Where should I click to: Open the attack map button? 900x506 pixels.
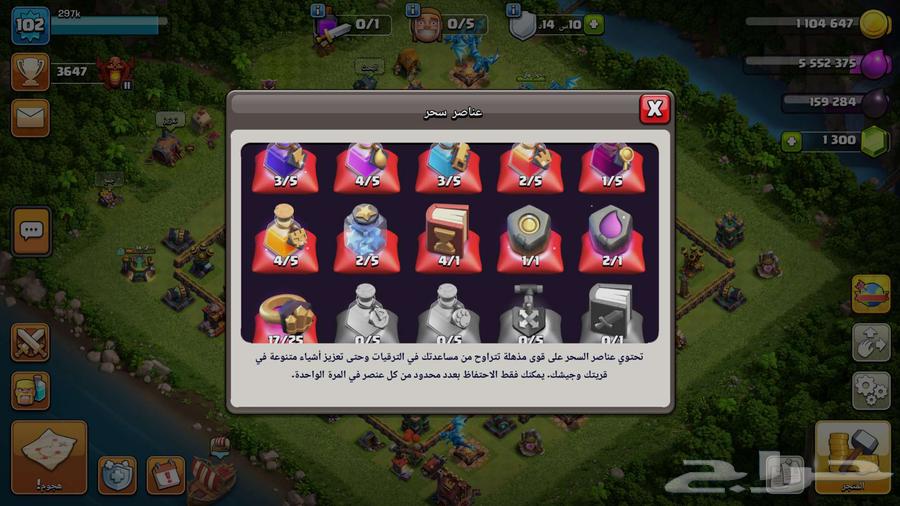48,457
